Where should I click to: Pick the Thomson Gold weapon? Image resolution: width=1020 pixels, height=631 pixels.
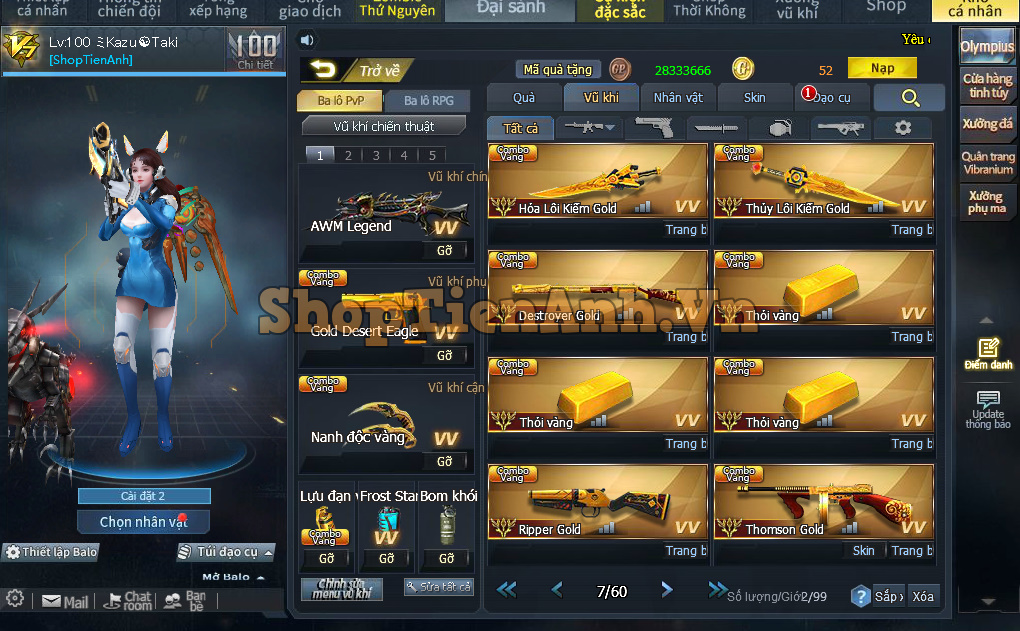point(823,502)
